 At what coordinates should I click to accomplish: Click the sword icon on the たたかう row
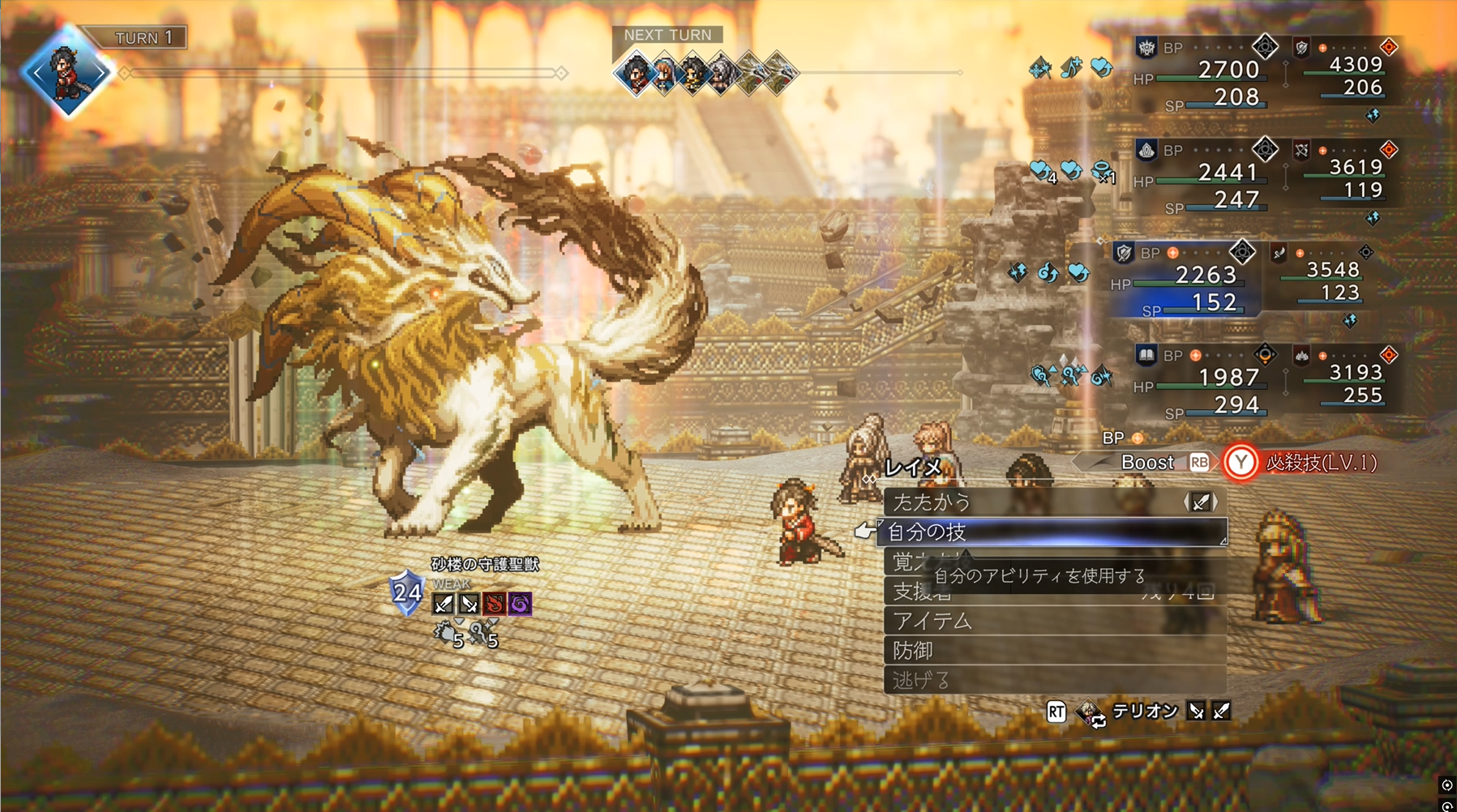click(x=1201, y=502)
